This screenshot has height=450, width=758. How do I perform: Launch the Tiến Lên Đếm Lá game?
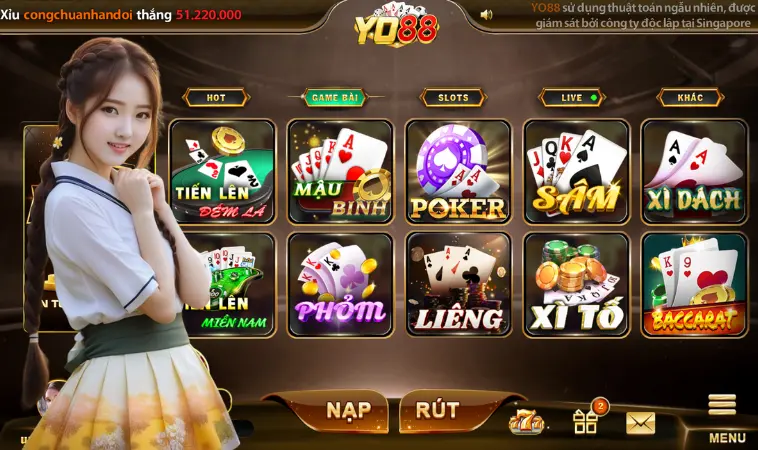click(222, 171)
